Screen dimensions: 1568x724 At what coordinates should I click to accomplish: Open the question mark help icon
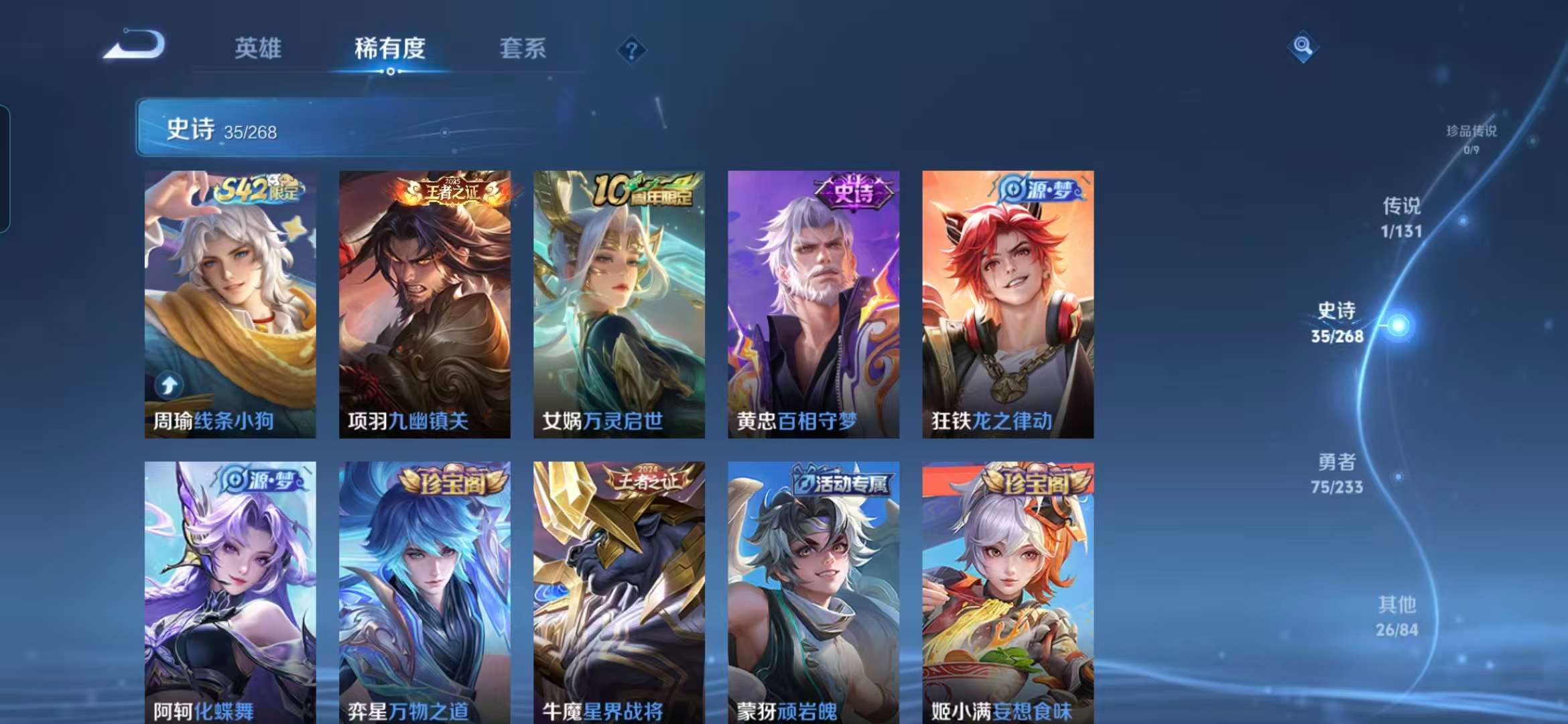coord(631,50)
